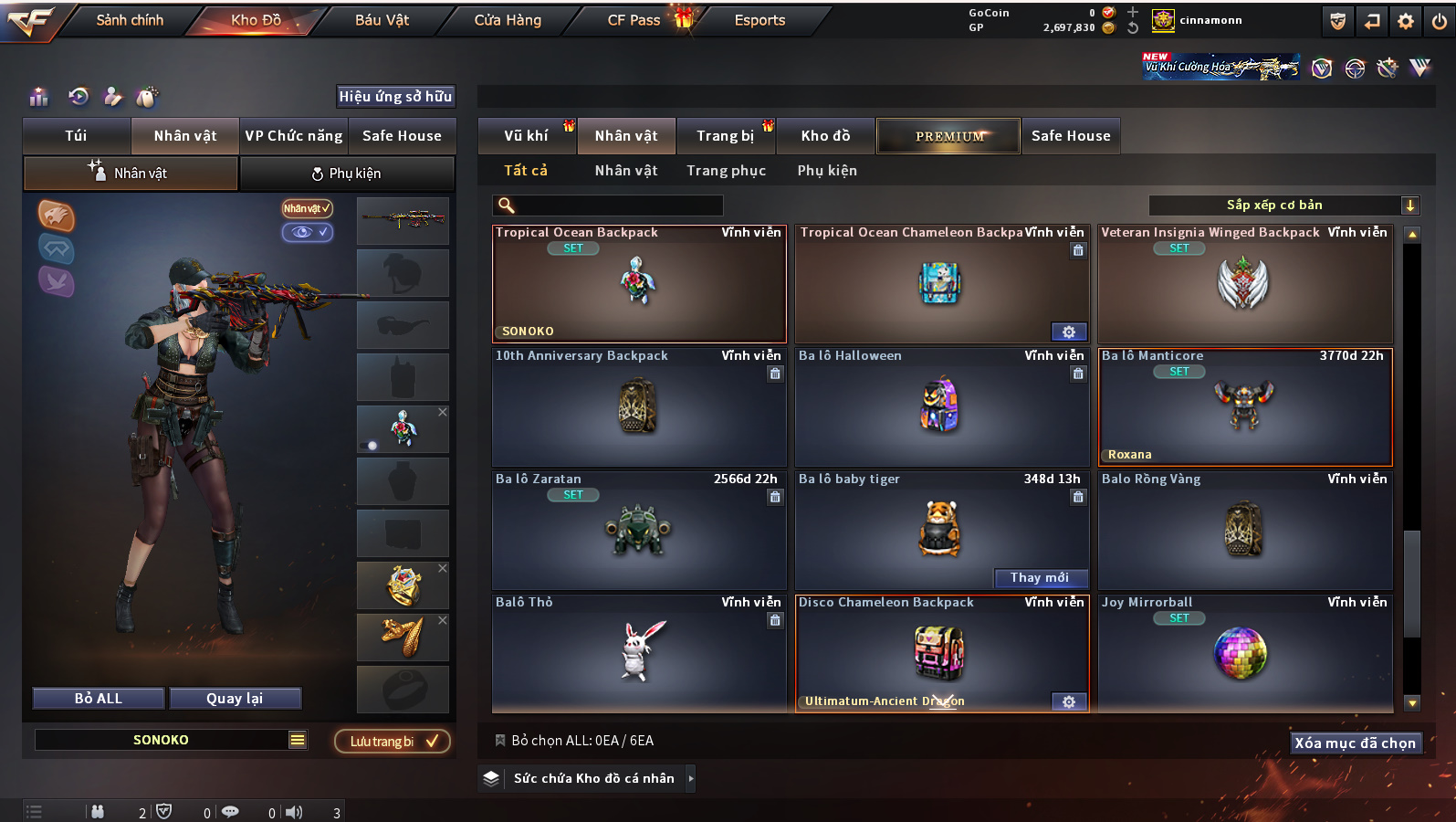
Task: Remove all equipment with Bỏ ALL
Action: [x=99, y=699]
